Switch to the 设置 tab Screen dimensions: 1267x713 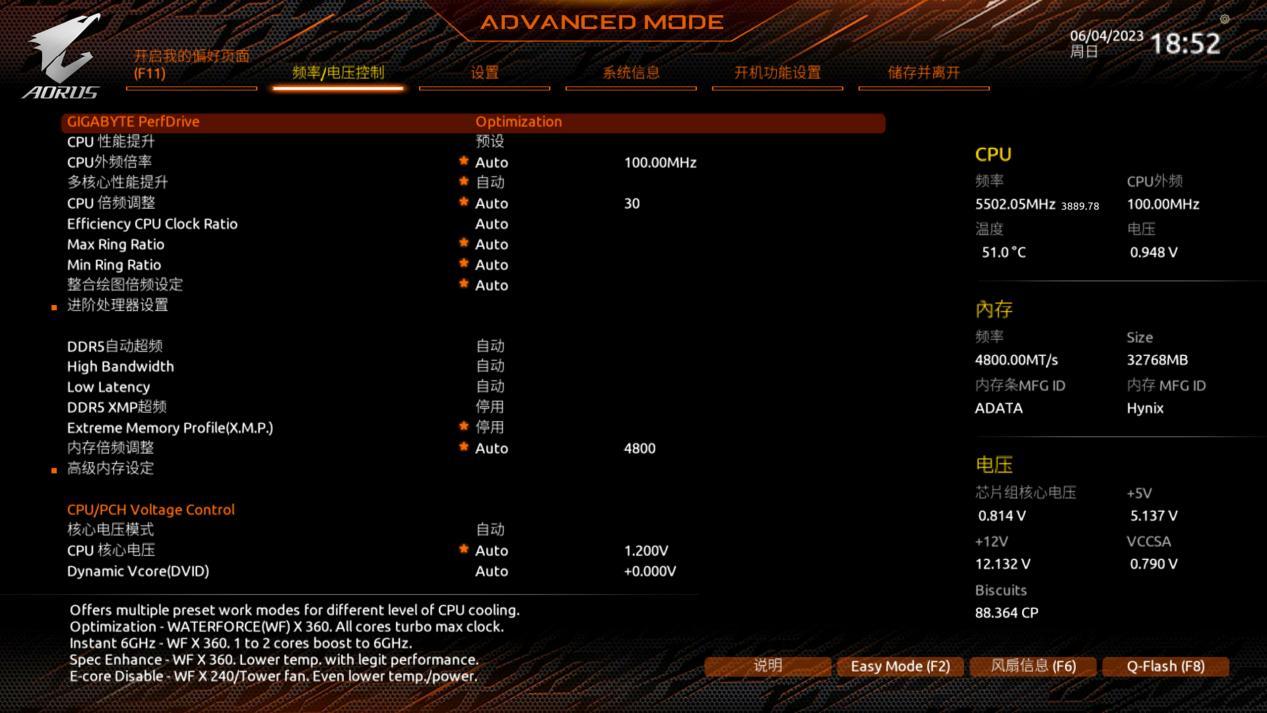click(x=485, y=72)
